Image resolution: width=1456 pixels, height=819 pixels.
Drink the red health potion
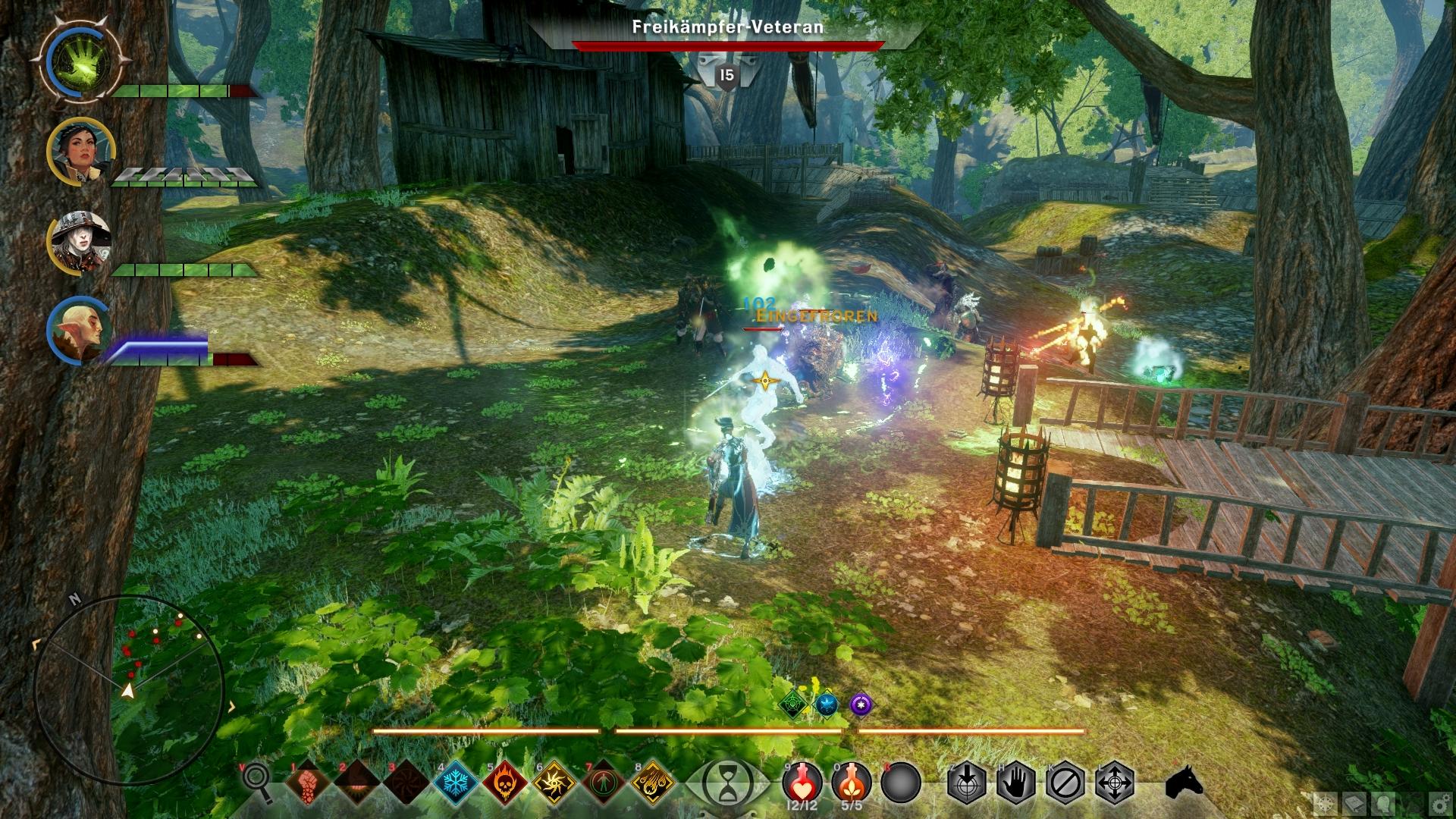tap(802, 780)
